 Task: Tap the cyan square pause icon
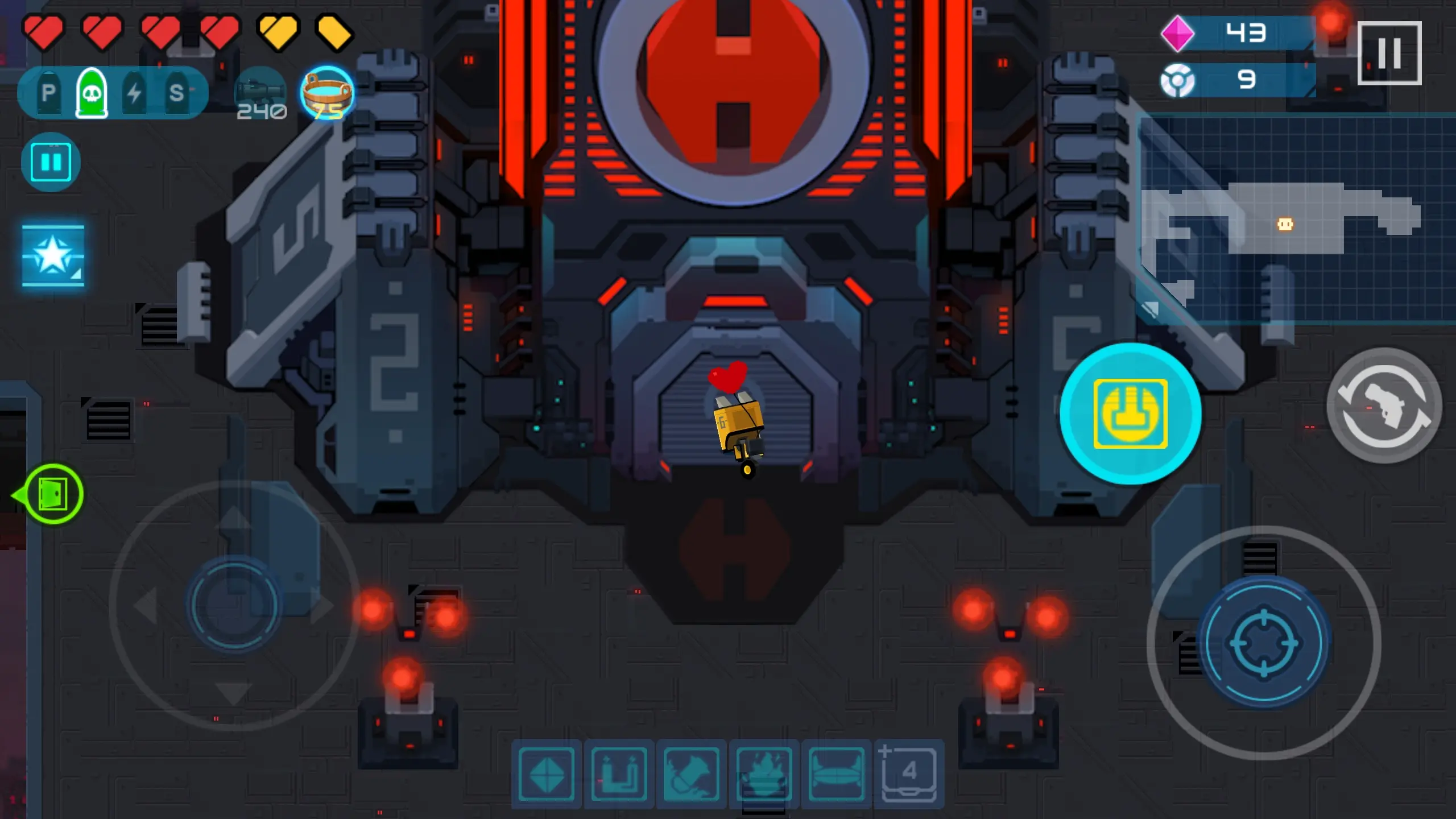51,163
